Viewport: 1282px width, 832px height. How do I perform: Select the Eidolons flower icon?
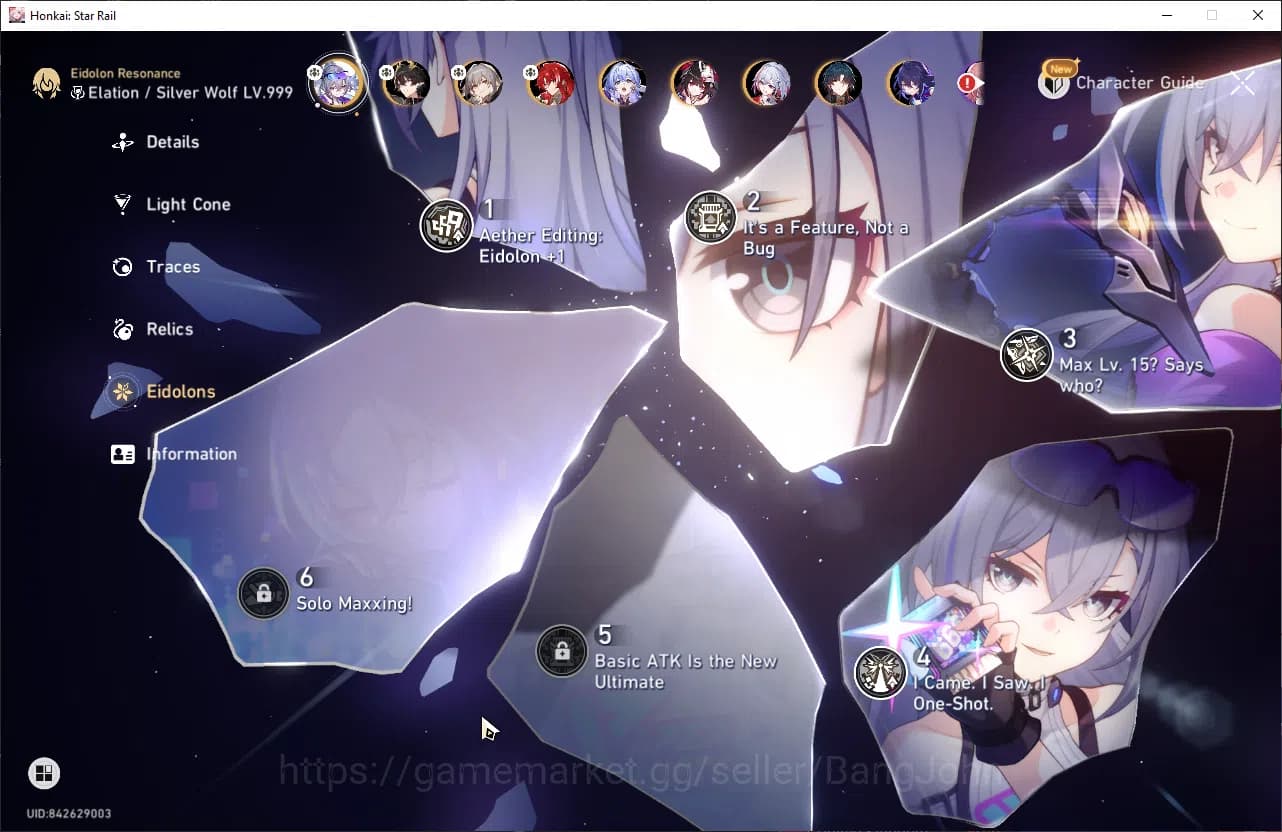click(x=121, y=391)
